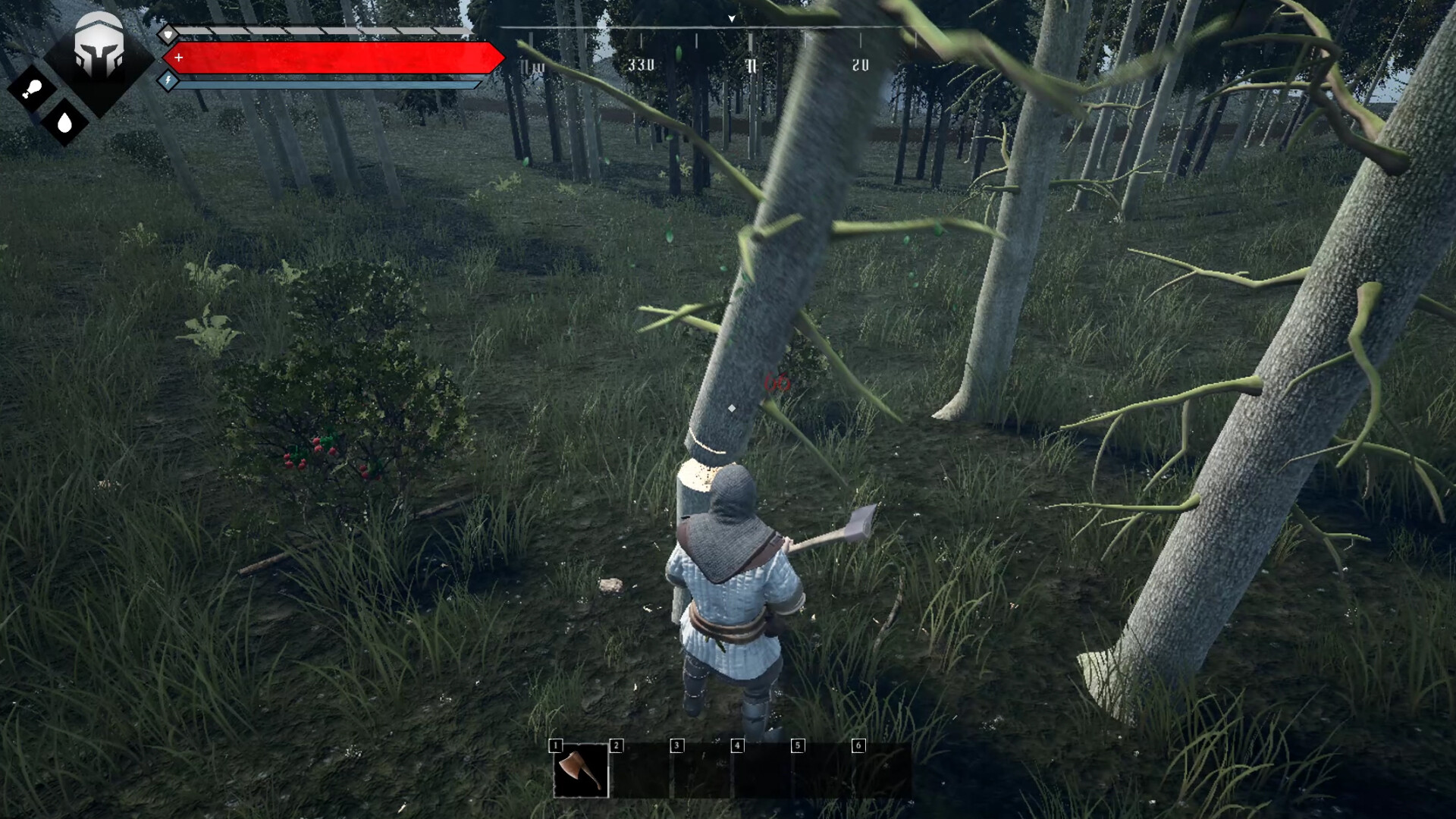Select empty hotbar slot 2

coord(642,773)
